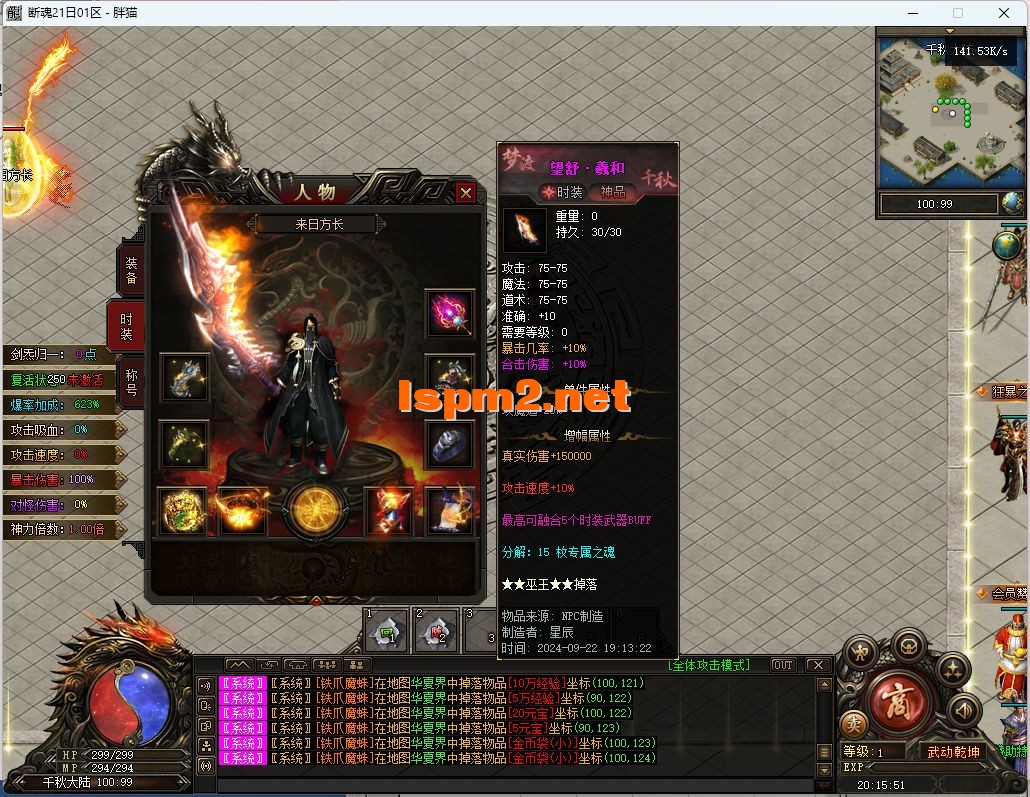Use the green potion in hotbar slot 1

(x=385, y=631)
